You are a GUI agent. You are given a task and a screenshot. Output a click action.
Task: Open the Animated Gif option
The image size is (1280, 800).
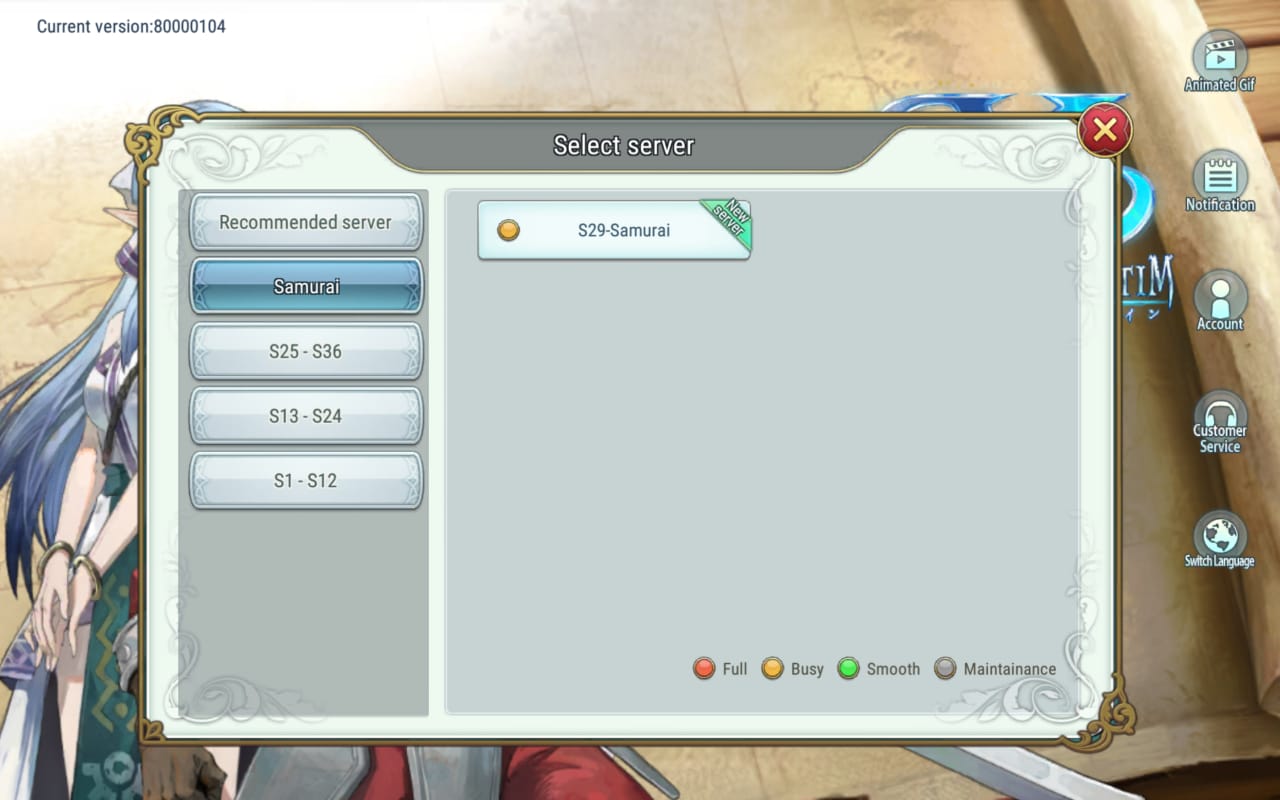[1219, 58]
